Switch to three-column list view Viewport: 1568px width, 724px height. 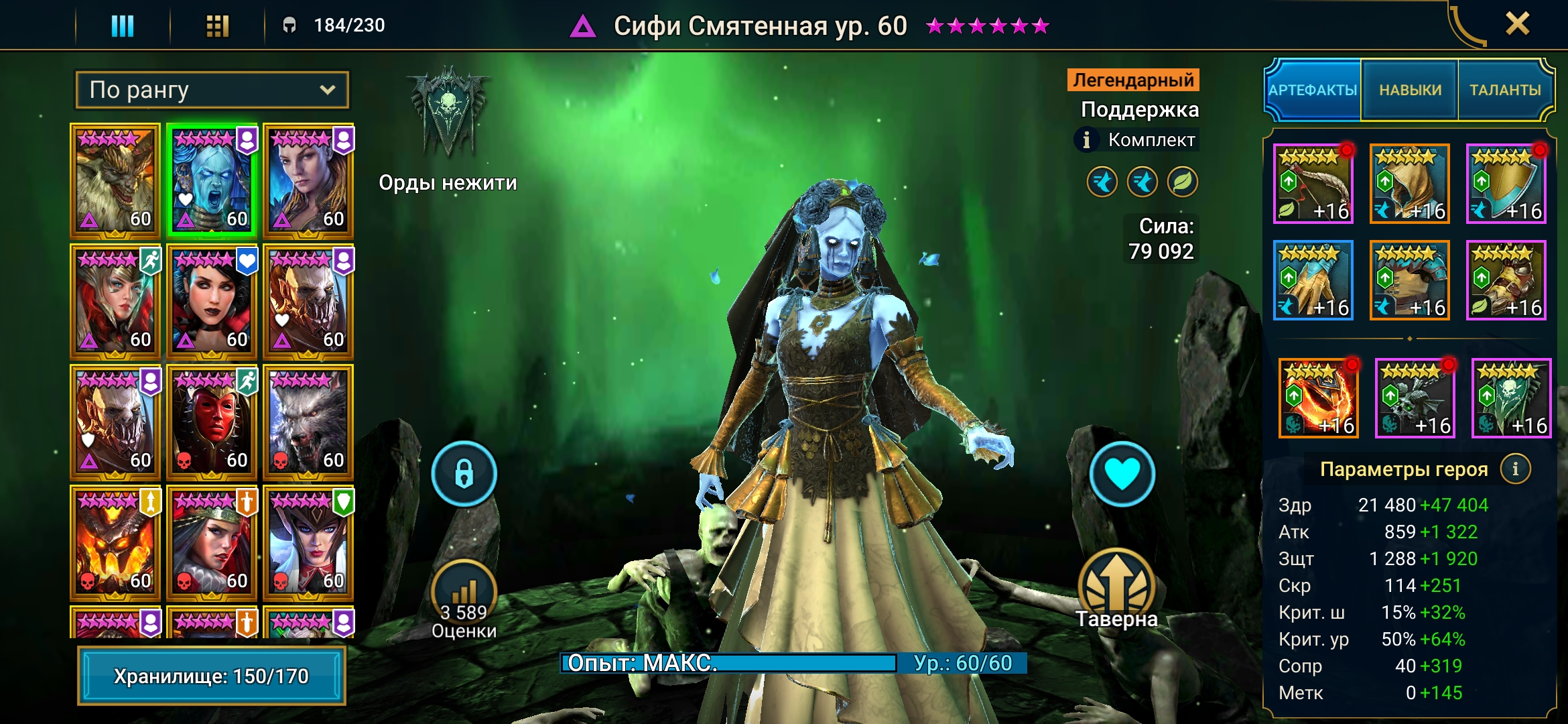click(x=123, y=26)
